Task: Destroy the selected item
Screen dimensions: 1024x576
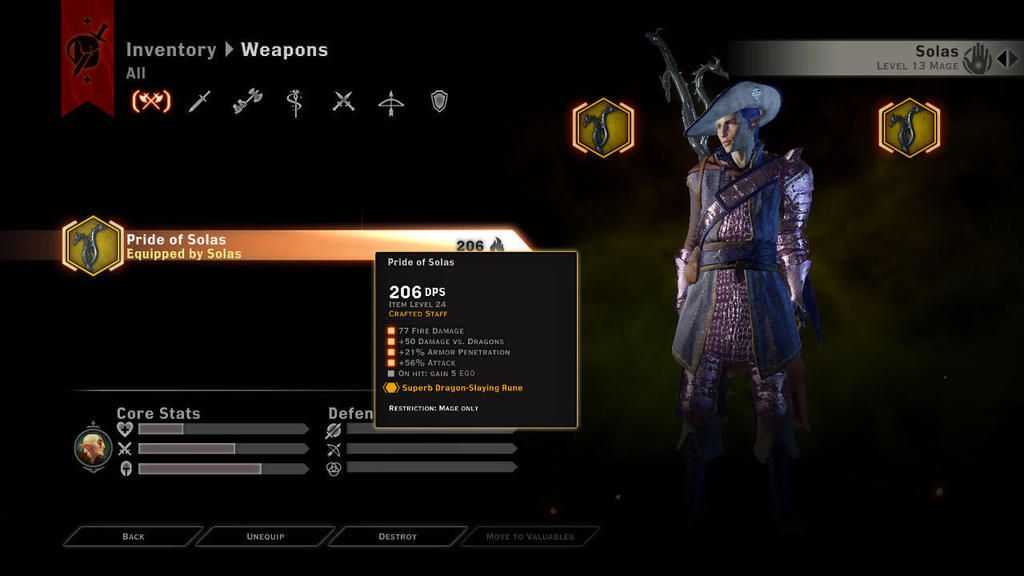Action: (x=397, y=537)
